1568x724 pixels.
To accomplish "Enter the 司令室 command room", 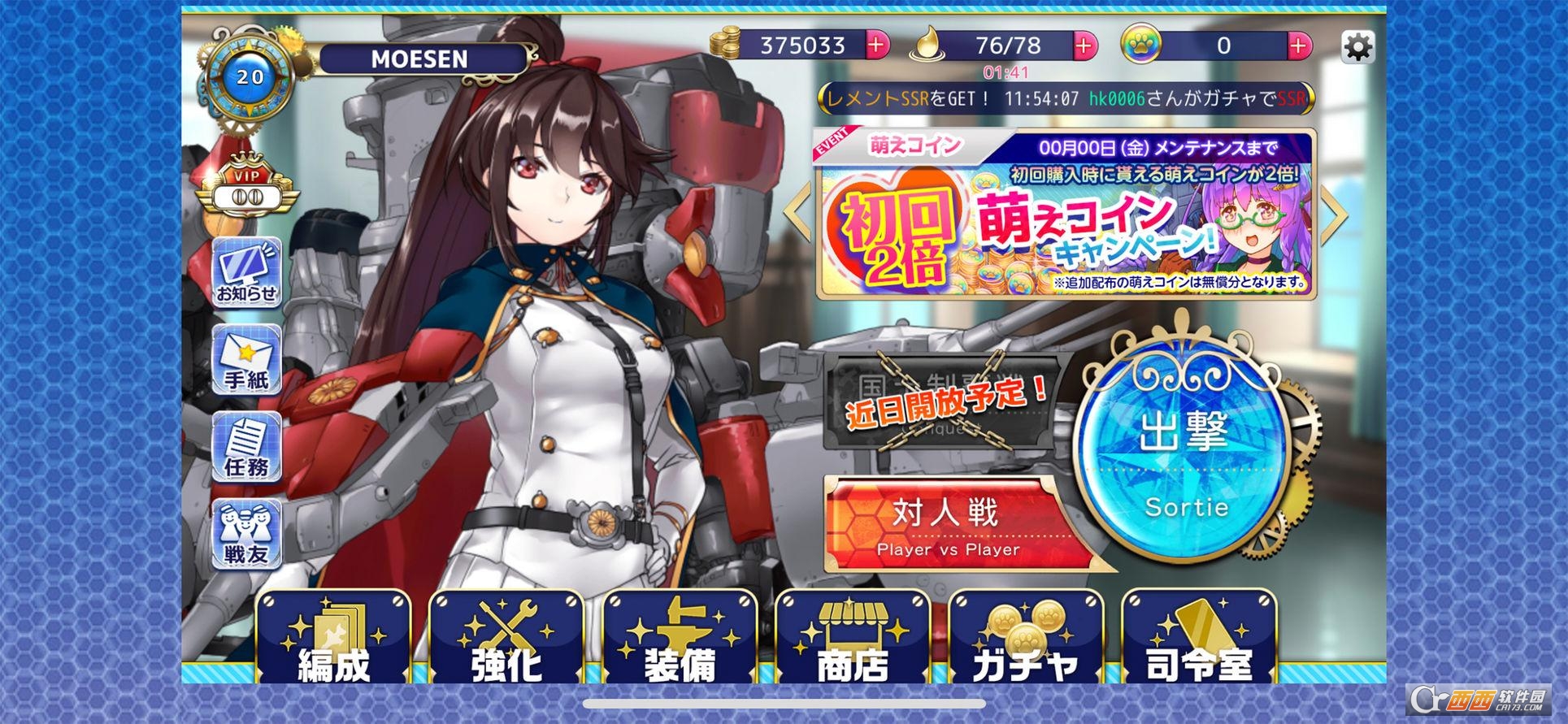I will [x=1199, y=639].
